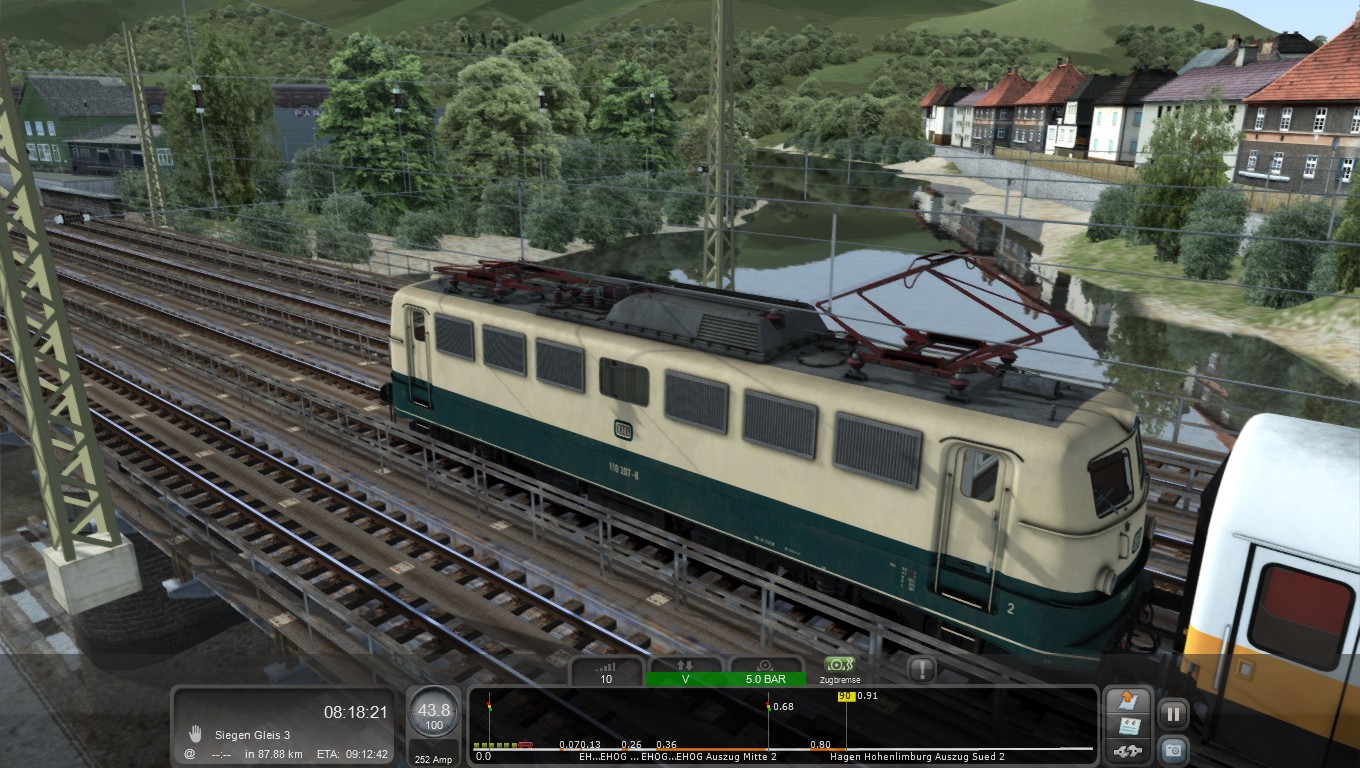Click the red train icon on track monitor
The height and width of the screenshot is (768, 1360).
click(x=526, y=745)
